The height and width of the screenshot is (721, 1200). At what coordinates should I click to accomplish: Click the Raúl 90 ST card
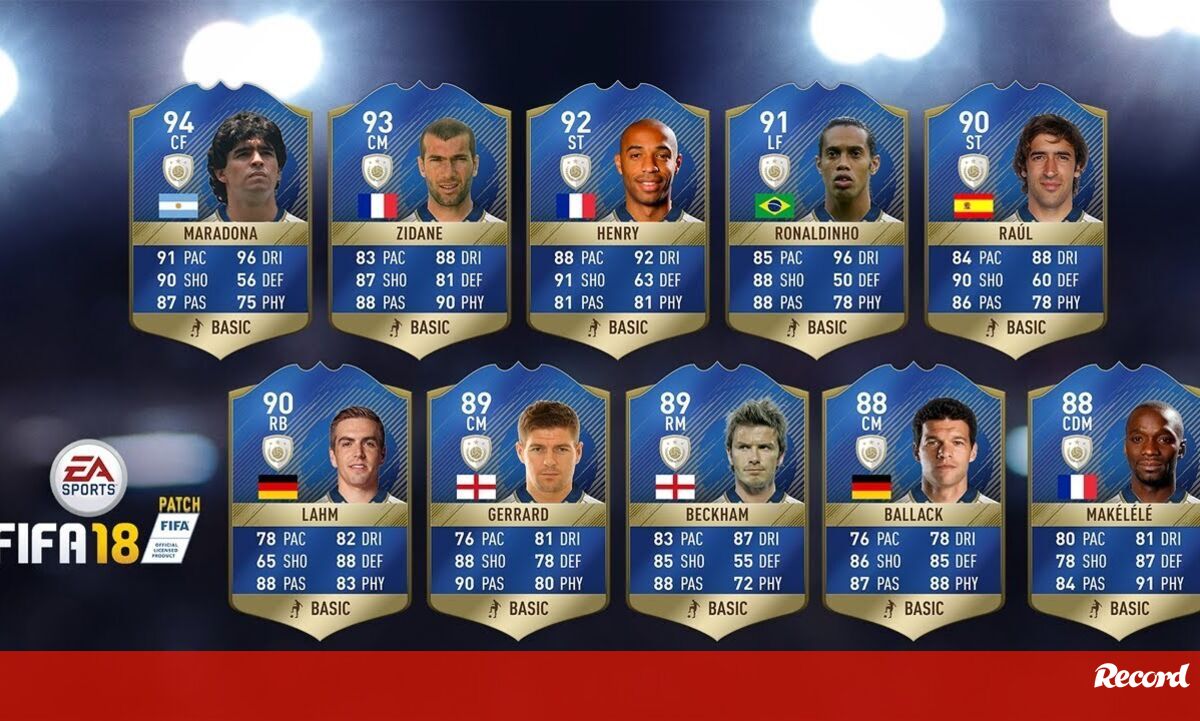point(1014,220)
